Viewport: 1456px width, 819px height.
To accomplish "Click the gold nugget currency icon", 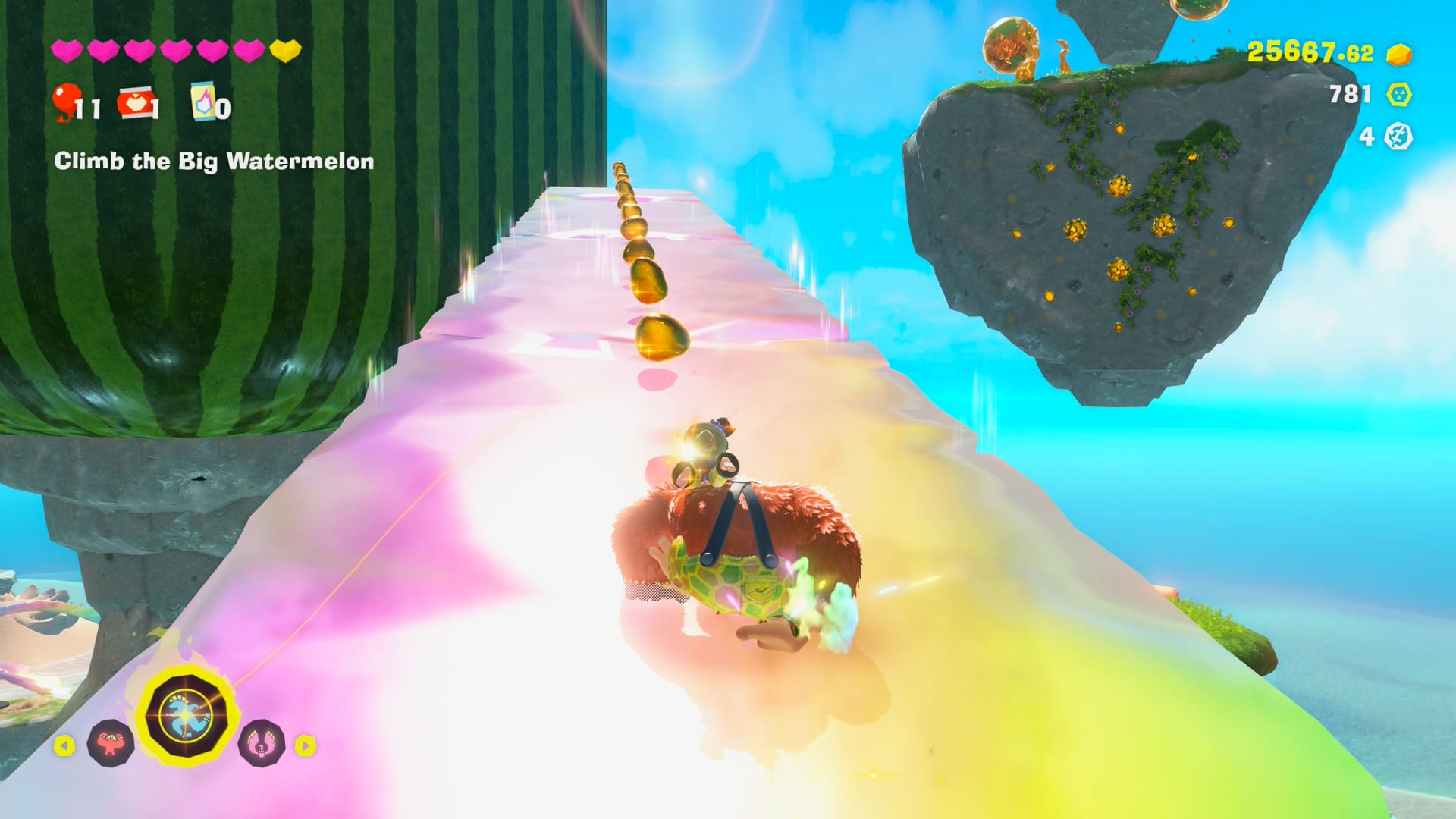I will [1398, 54].
